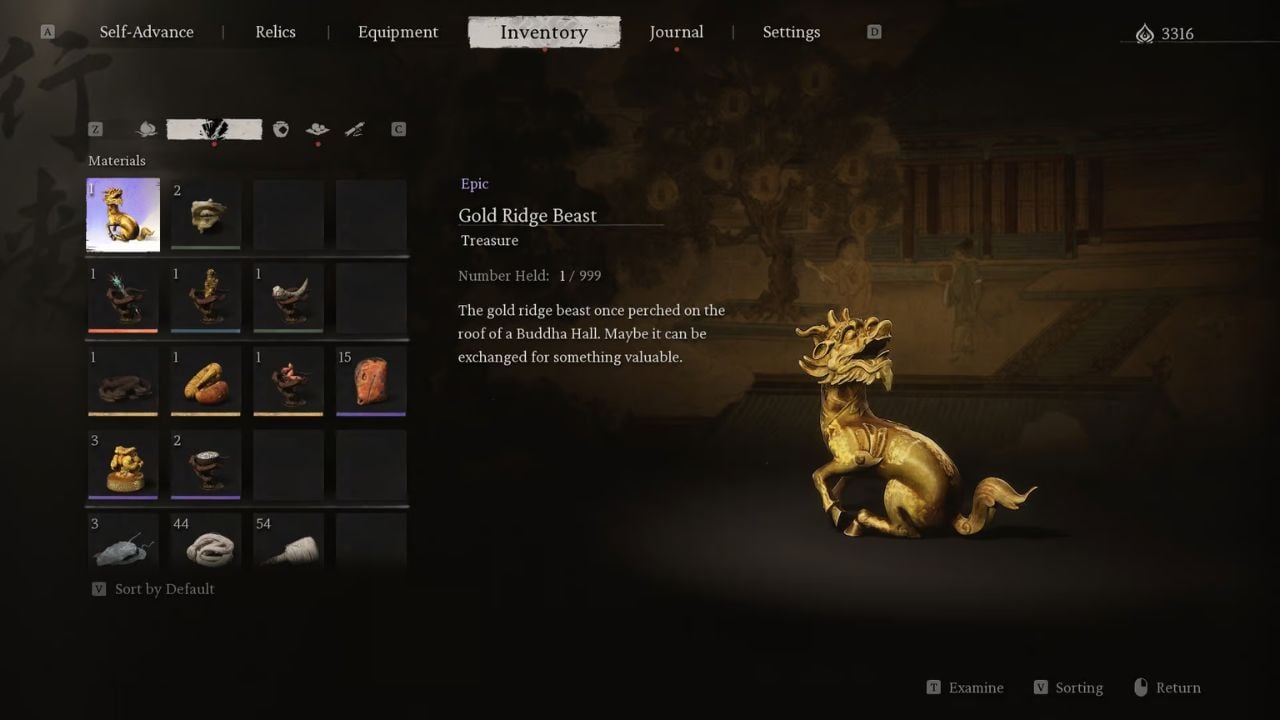Open the Settings menu item
Viewport: 1280px width, 720px height.
791,32
